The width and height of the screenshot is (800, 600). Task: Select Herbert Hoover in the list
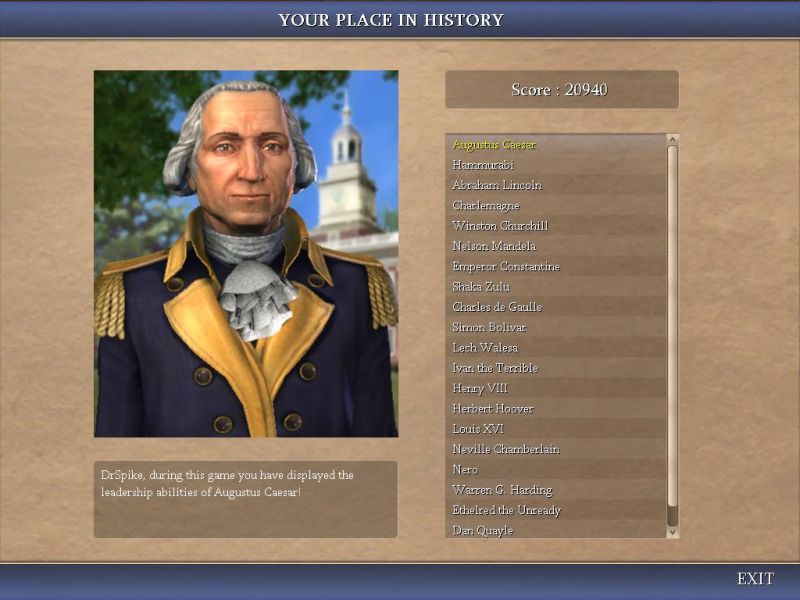point(493,409)
